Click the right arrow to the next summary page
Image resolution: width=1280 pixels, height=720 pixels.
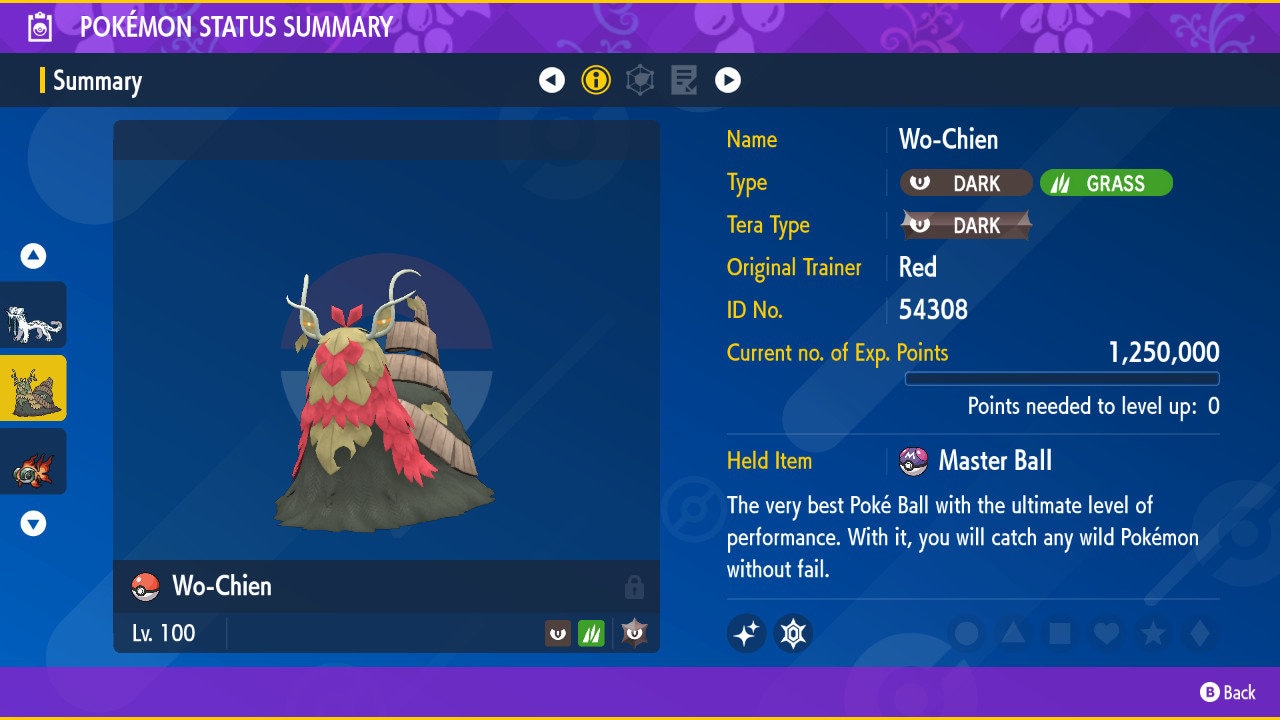pyautogui.click(x=727, y=80)
